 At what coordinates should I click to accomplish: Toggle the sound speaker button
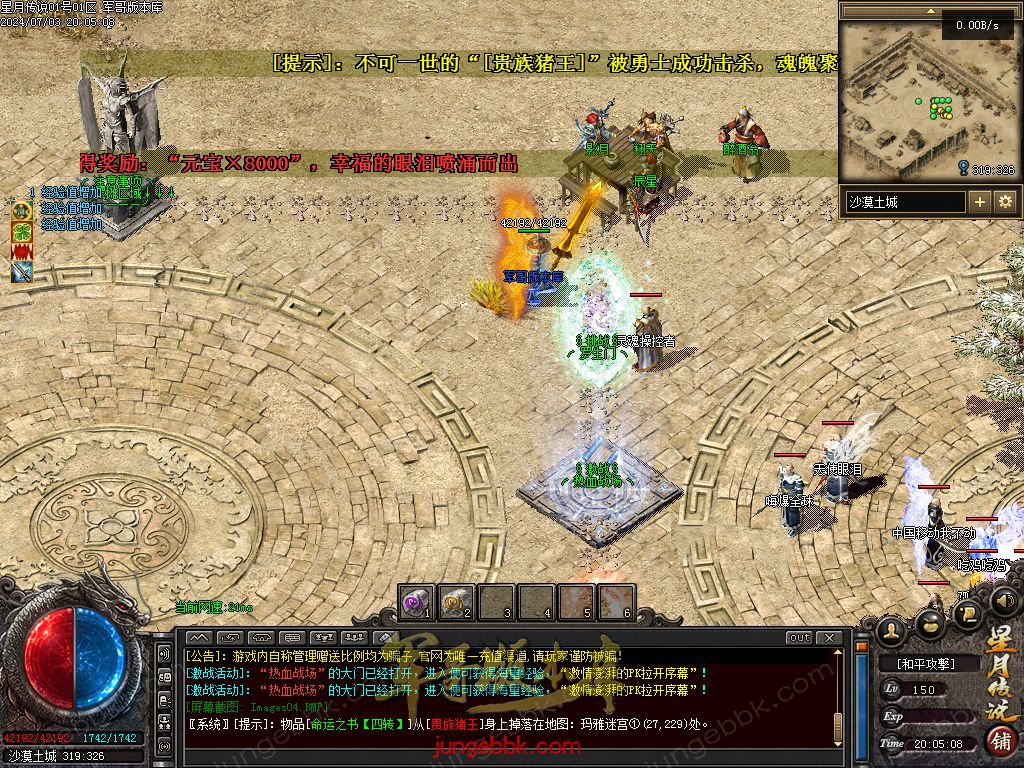click(x=1003, y=600)
